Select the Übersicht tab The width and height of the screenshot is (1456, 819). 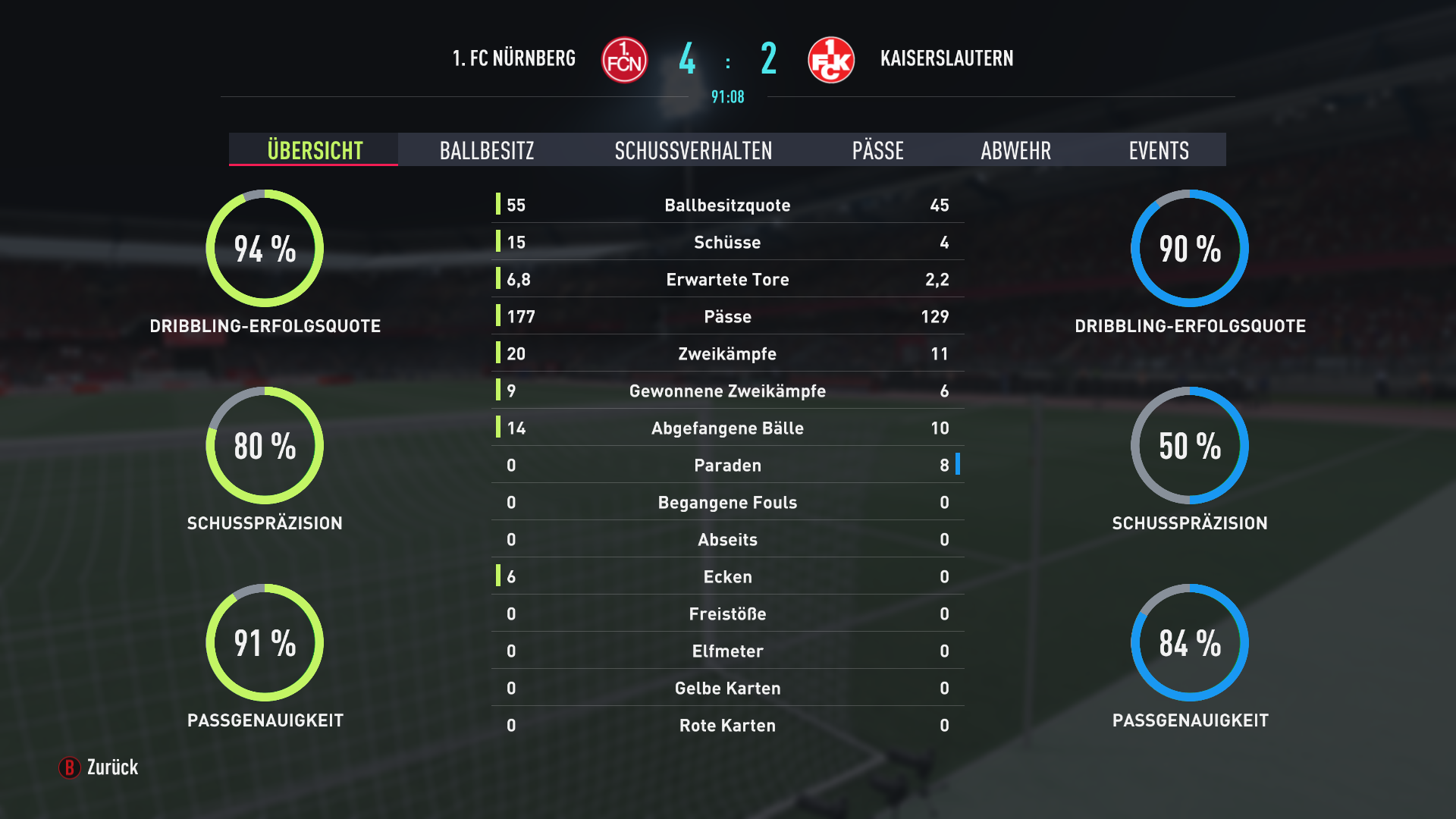click(x=315, y=150)
